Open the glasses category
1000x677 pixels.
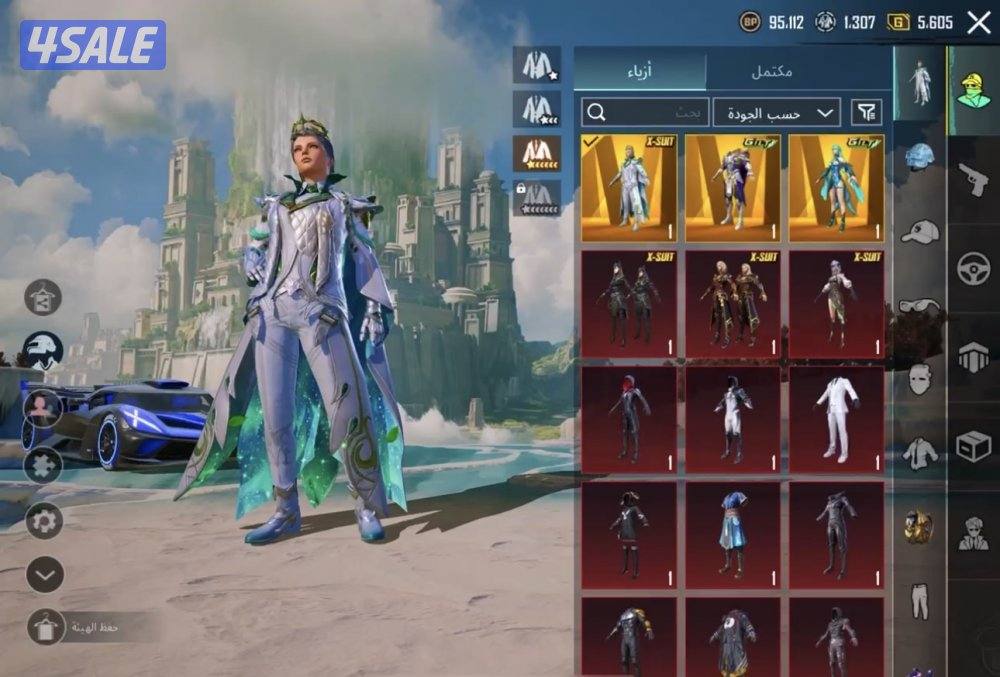[x=919, y=305]
